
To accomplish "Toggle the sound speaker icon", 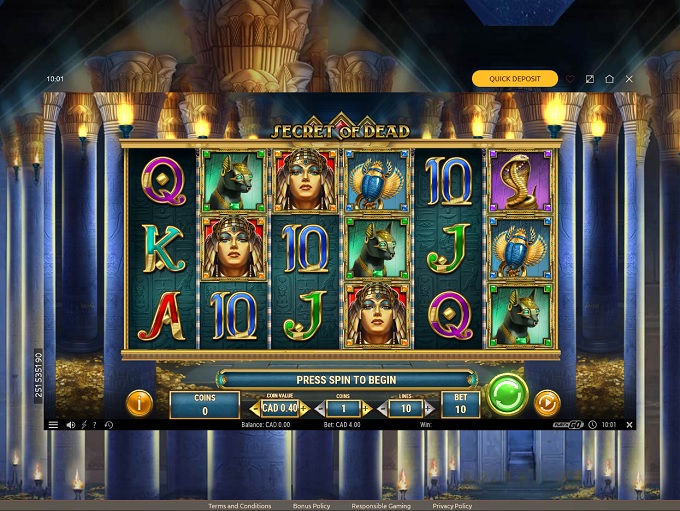I will coord(71,425).
